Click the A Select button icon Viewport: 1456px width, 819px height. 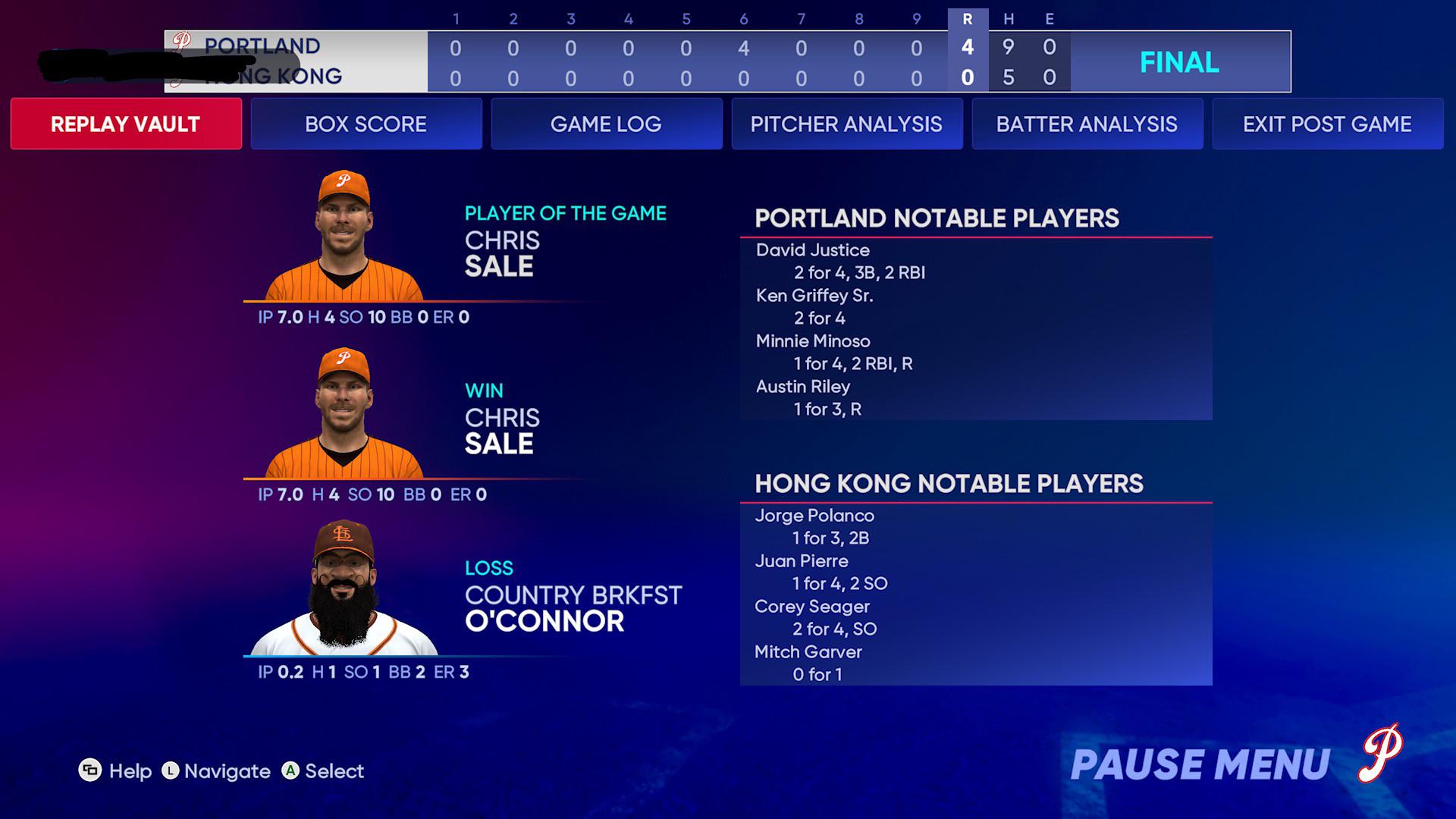(290, 771)
